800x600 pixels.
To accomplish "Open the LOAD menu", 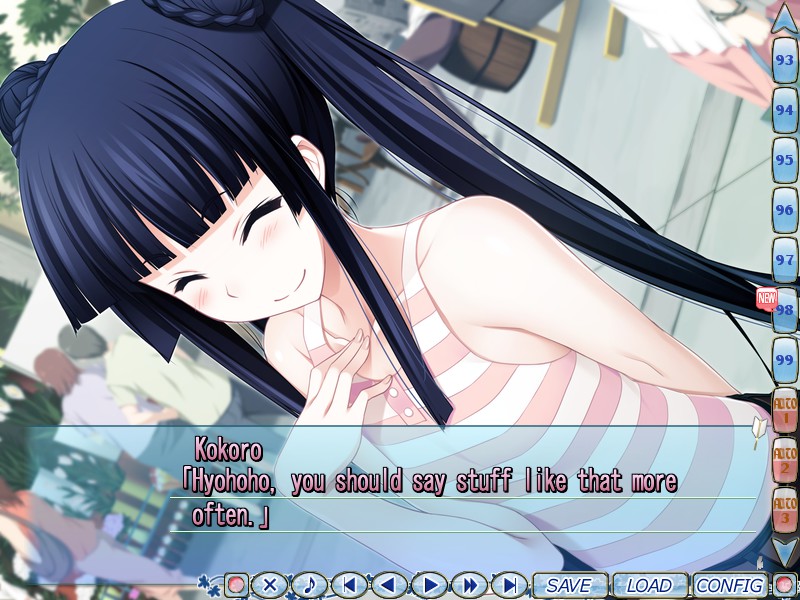I will [648, 585].
